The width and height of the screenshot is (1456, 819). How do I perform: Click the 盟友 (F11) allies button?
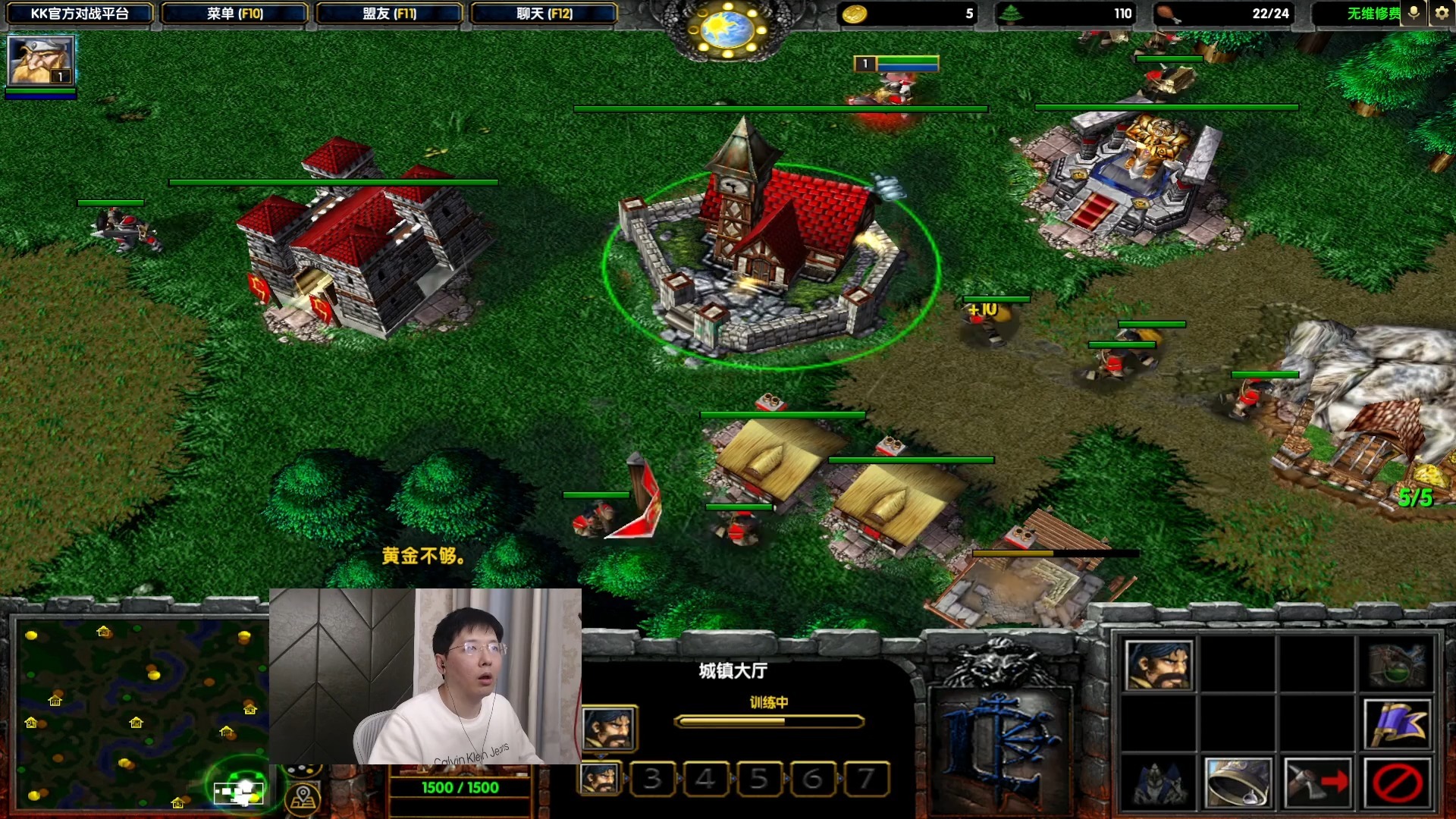(388, 13)
